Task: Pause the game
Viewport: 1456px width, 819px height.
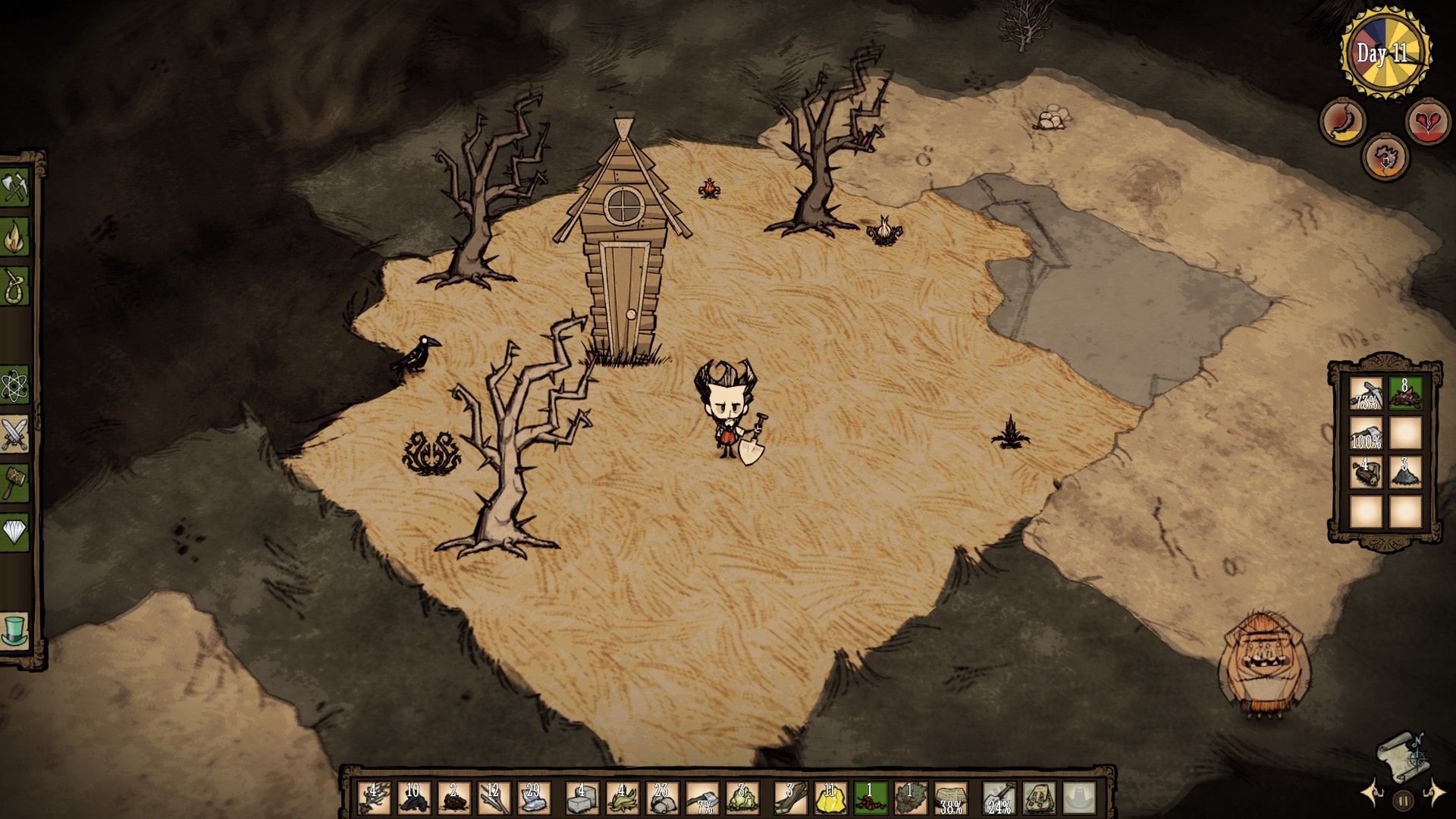Action: click(1403, 799)
